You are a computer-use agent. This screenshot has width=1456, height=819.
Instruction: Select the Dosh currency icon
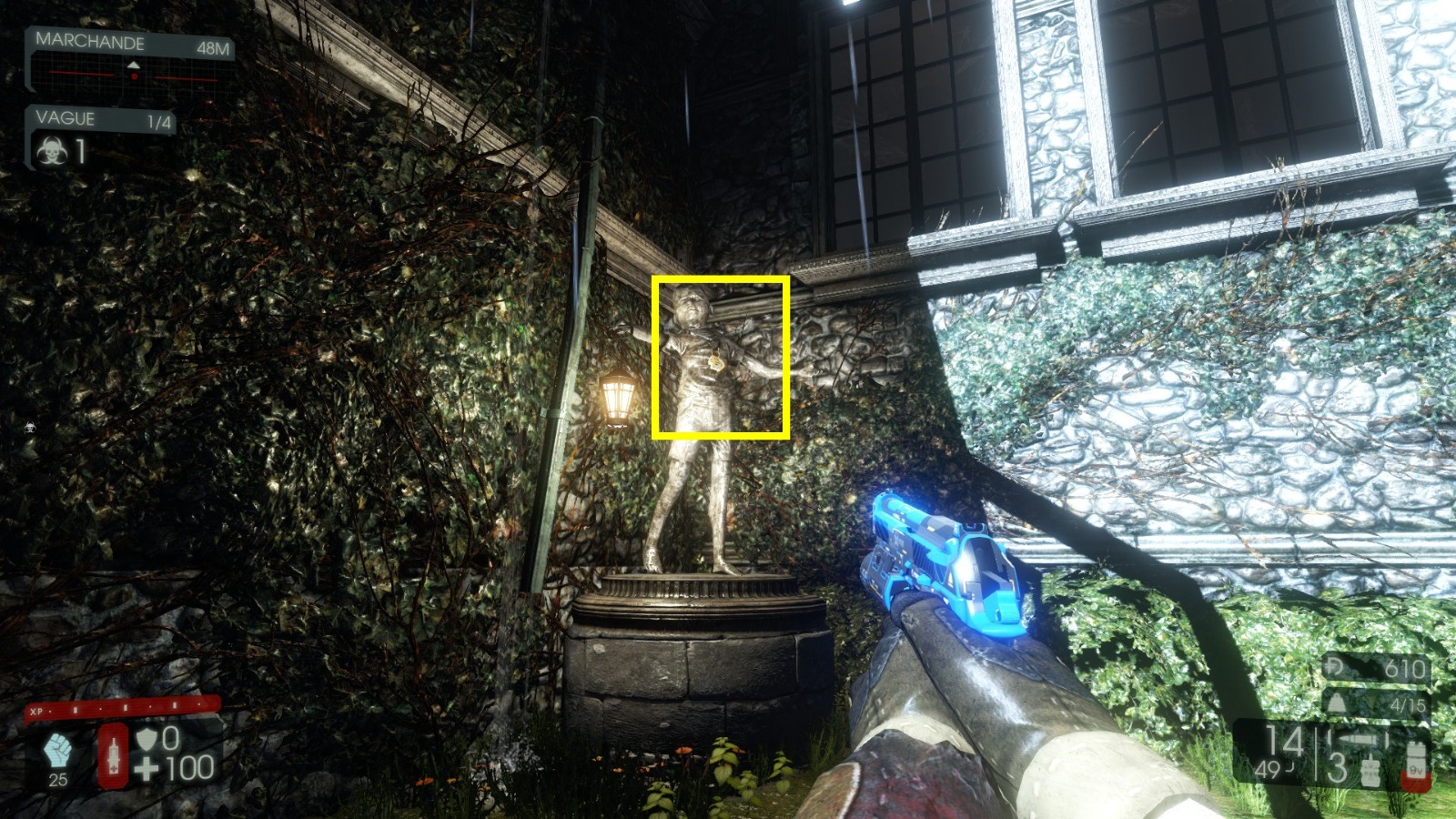click(1334, 667)
